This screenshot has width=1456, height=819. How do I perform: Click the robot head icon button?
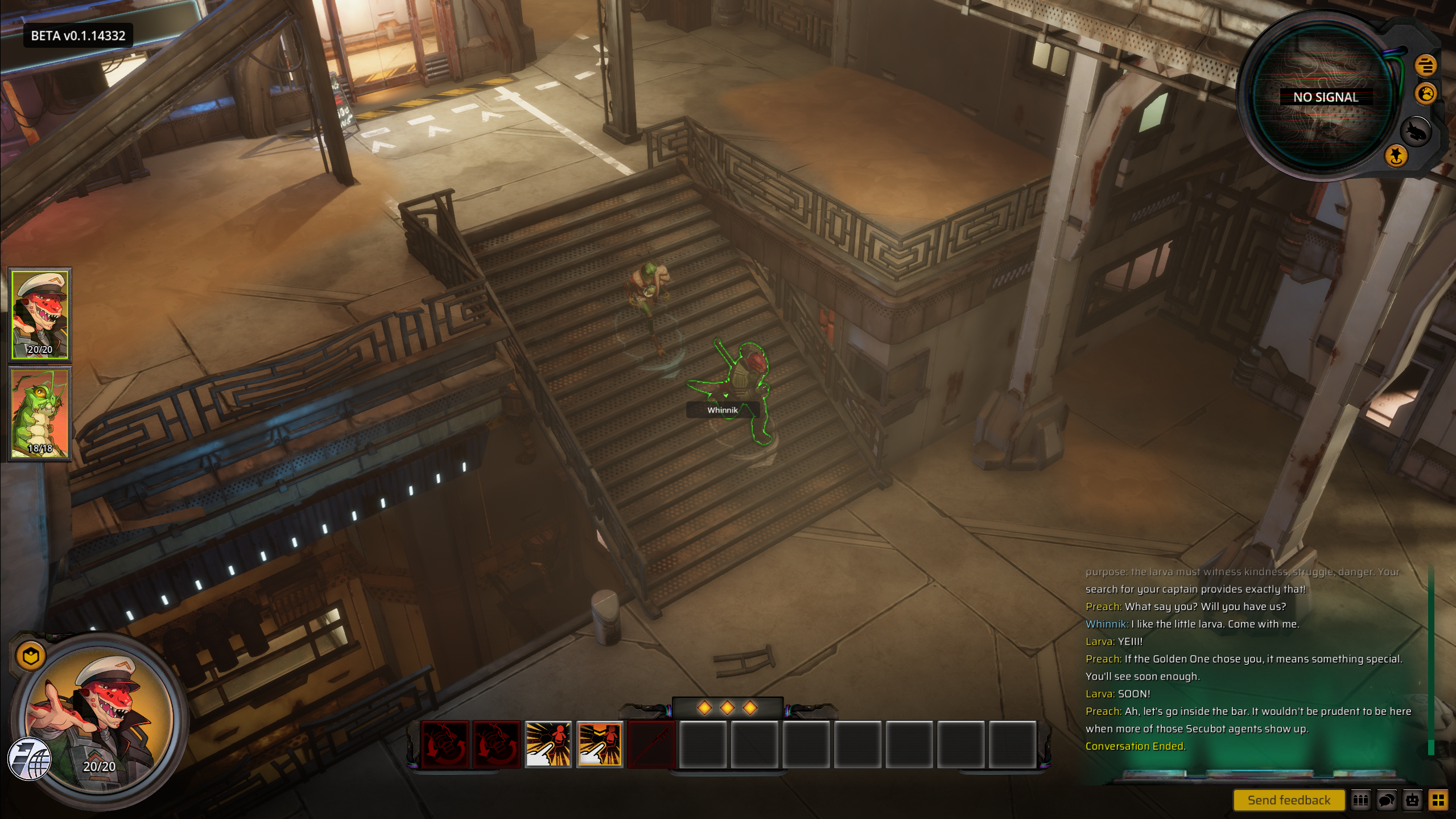coord(1412,800)
